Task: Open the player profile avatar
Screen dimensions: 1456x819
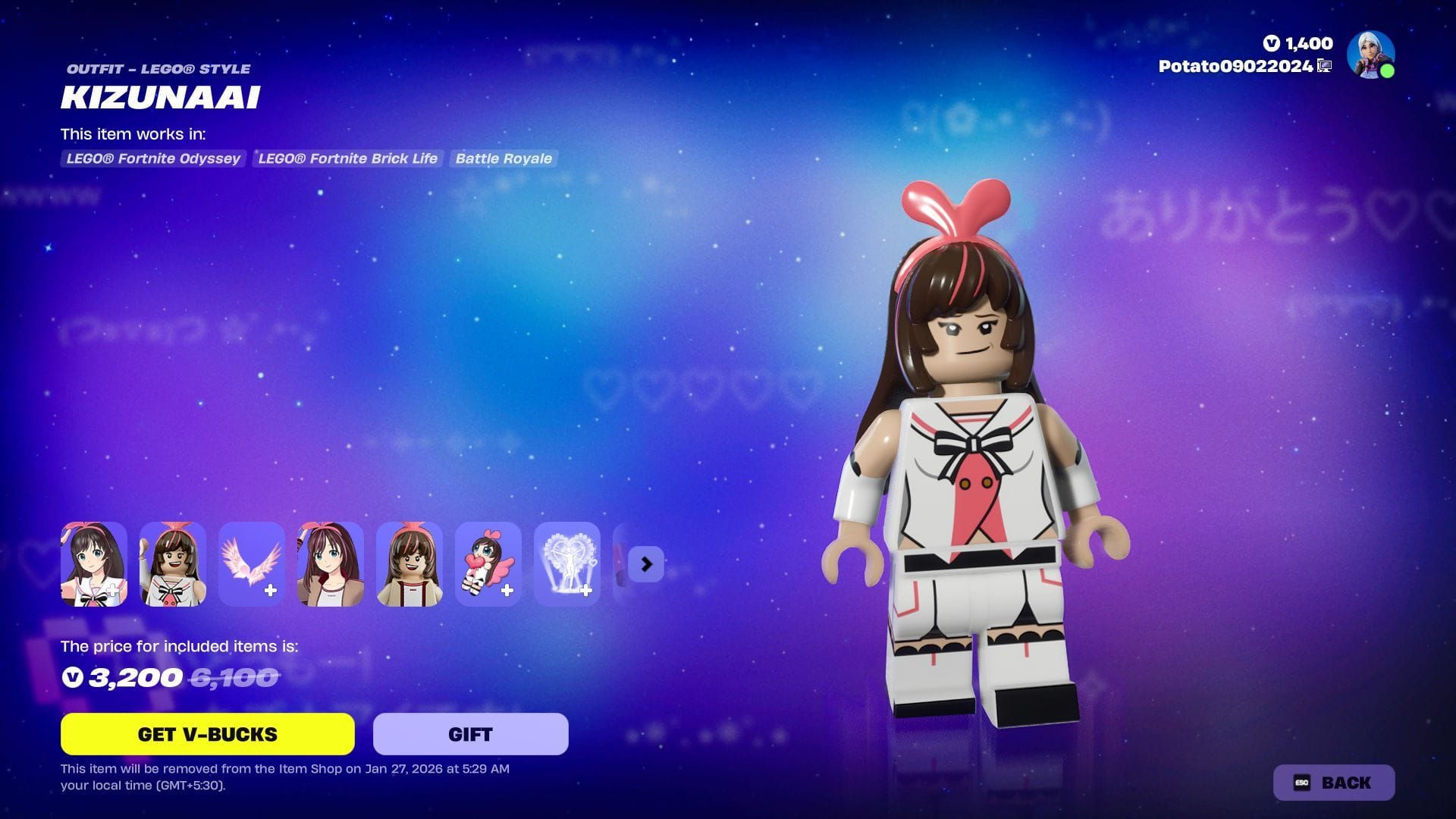Action: click(x=1370, y=55)
